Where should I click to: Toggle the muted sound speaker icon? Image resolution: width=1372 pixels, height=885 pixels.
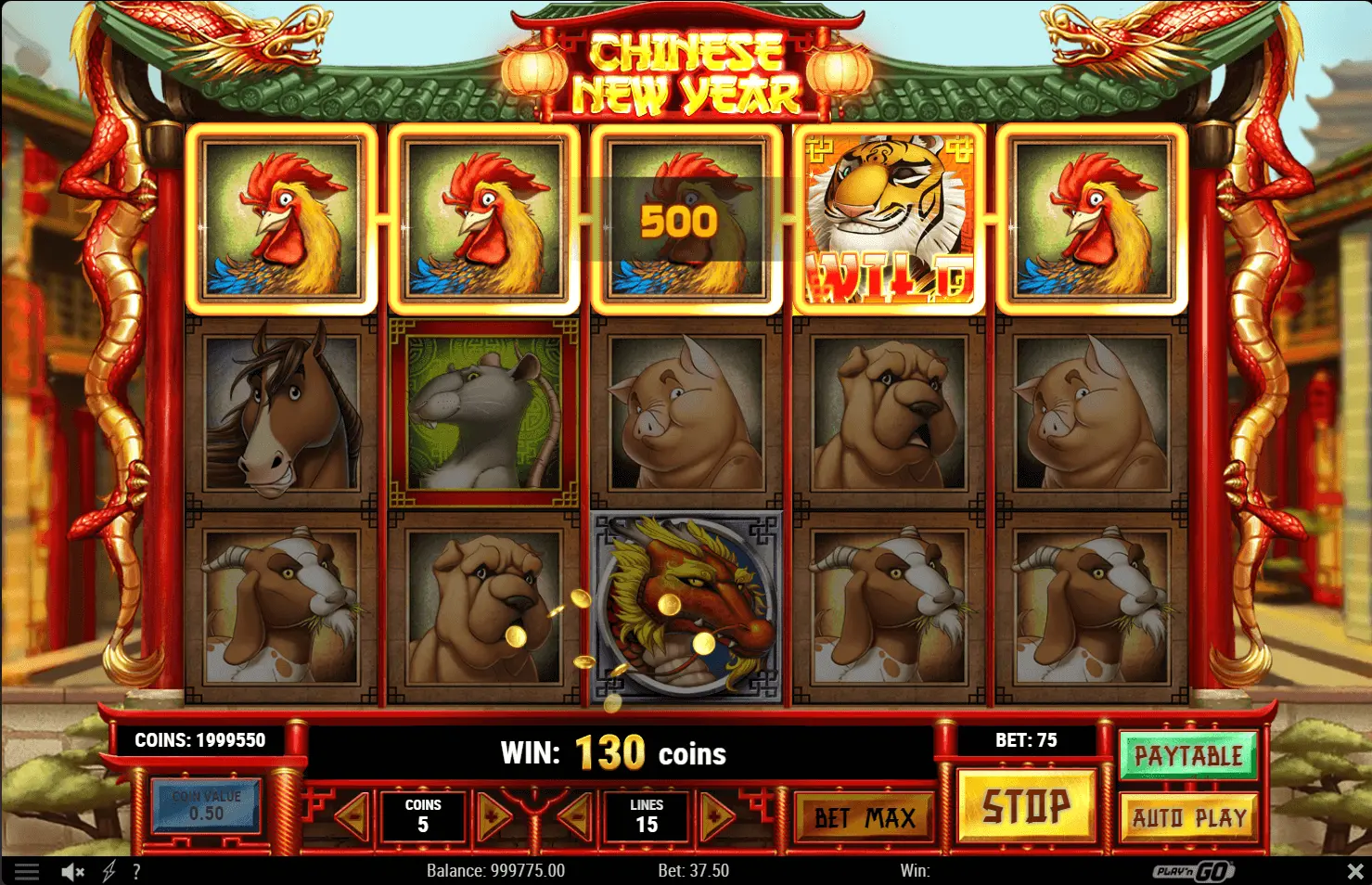pos(72,871)
